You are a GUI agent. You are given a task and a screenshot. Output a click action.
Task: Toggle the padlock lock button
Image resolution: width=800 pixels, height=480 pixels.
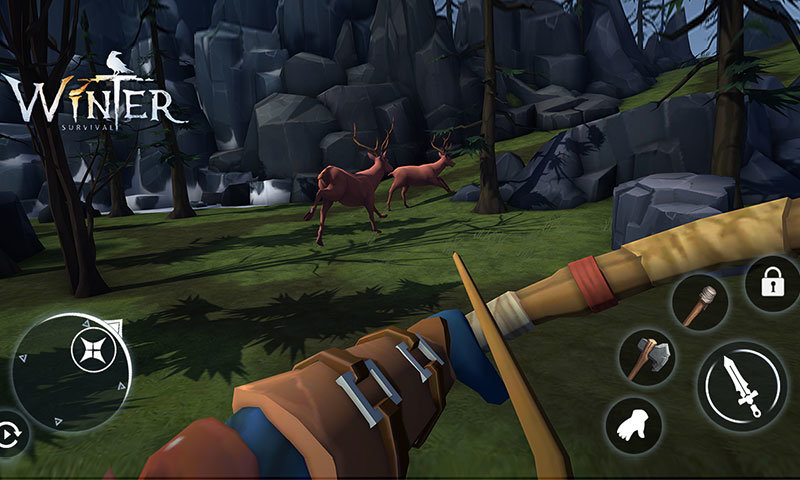click(771, 284)
